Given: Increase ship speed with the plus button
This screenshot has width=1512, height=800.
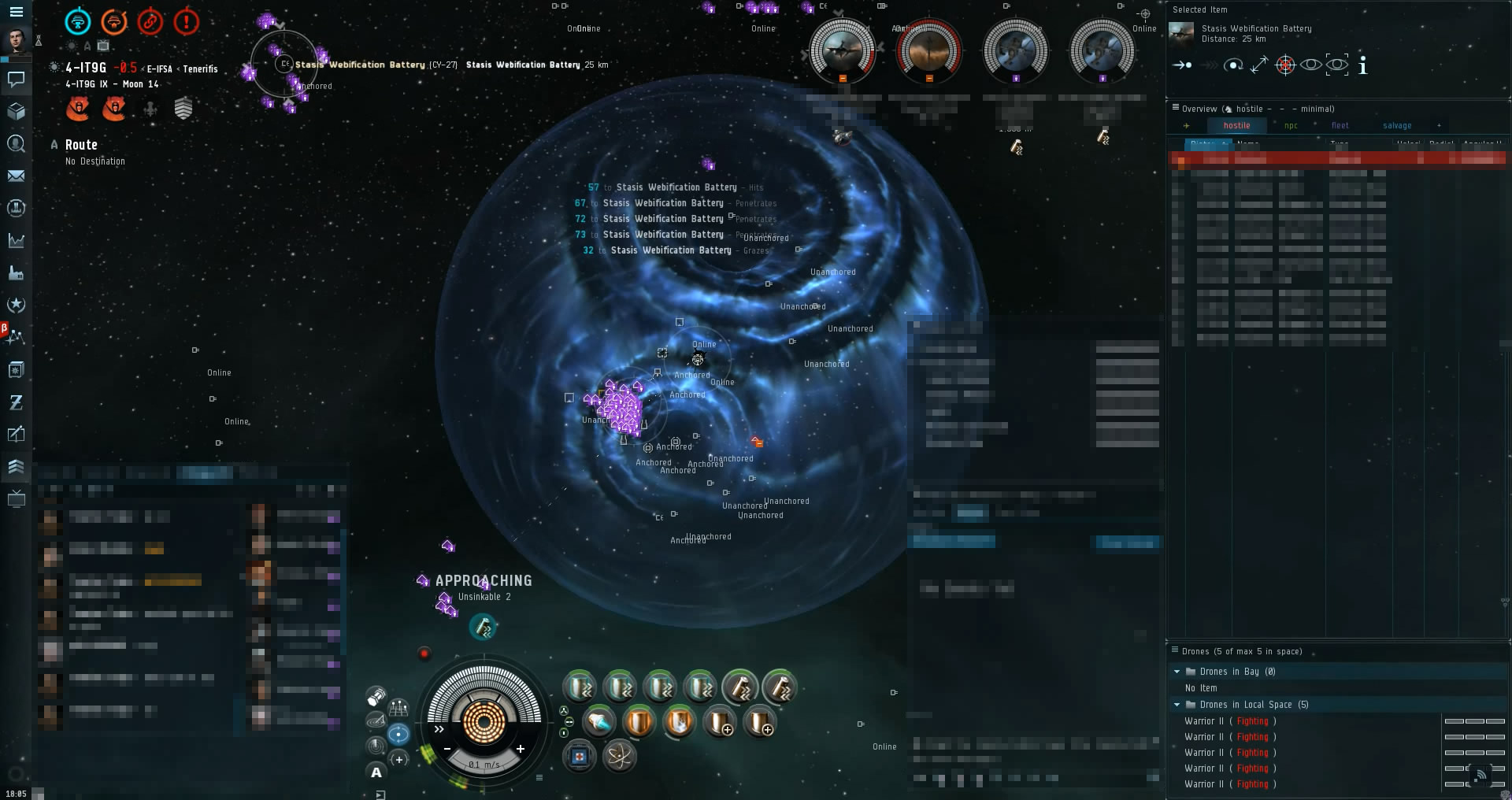Looking at the screenshot, I should coord(521,749).
